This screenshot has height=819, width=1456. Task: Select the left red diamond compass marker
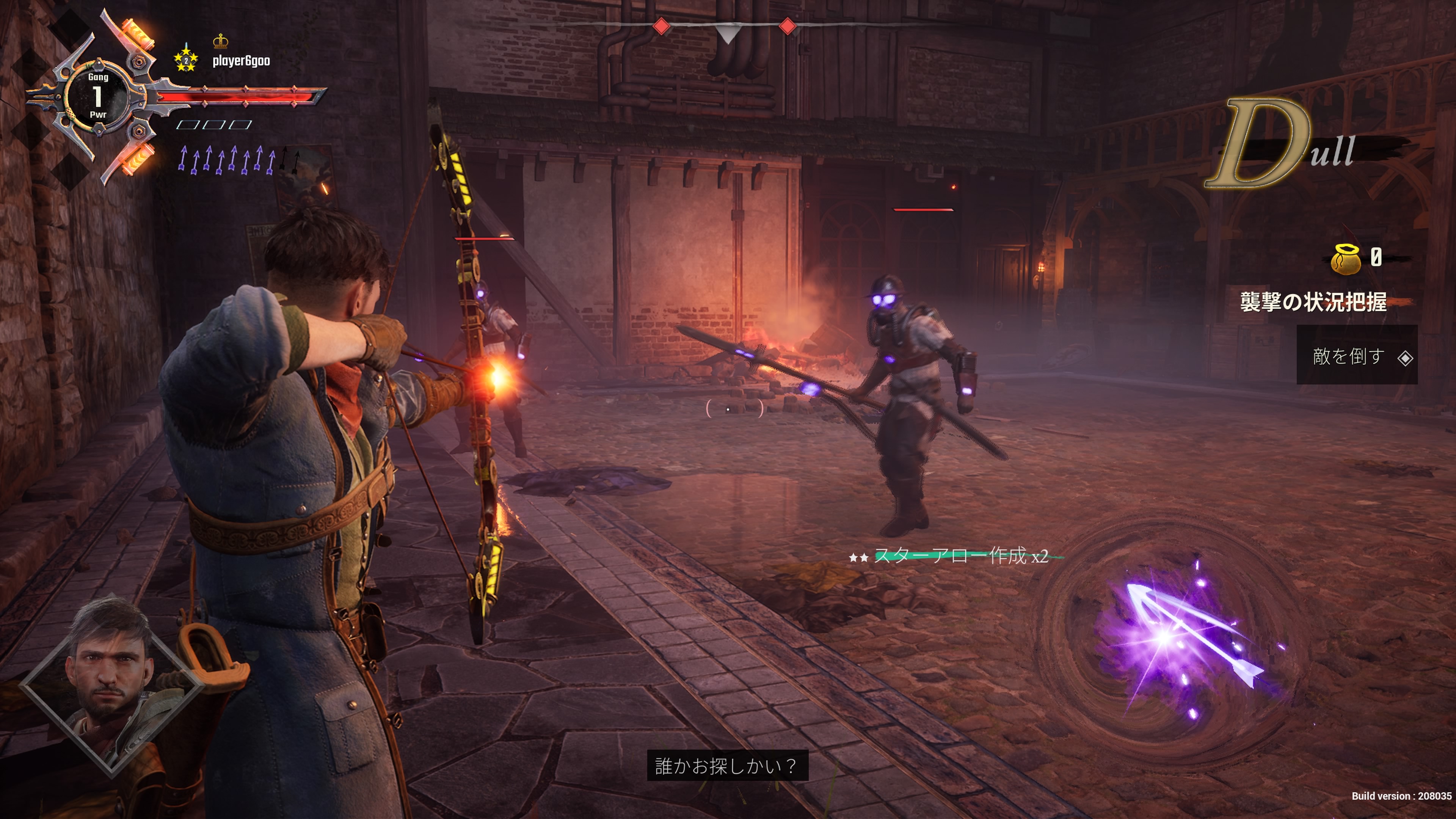point(661,26)
